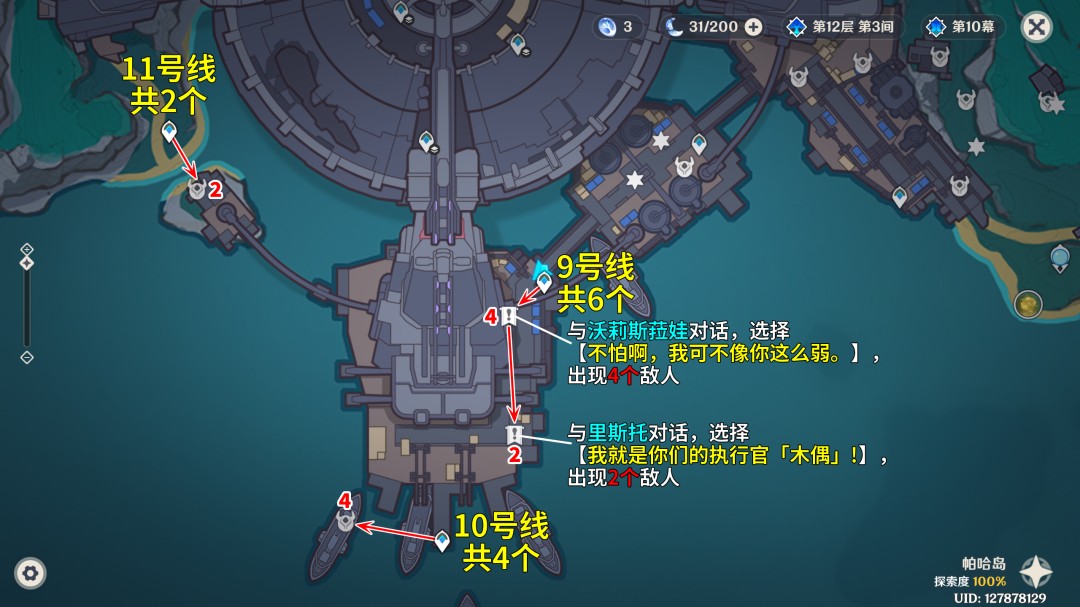Screen dimensions: 1080x607
Task: Zoom in the map with plus control
Action: [x=27, y=249]
